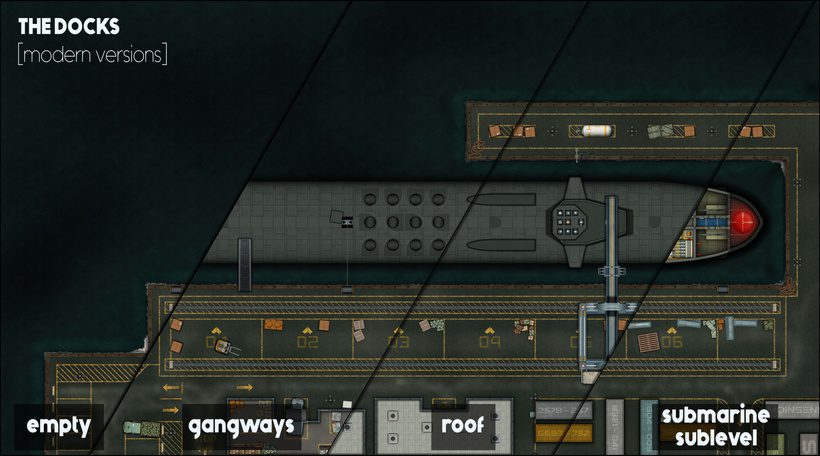Choose the gangways version label
Image resolution: width=820 pixels, height=456 pixels.
[242, 426]
